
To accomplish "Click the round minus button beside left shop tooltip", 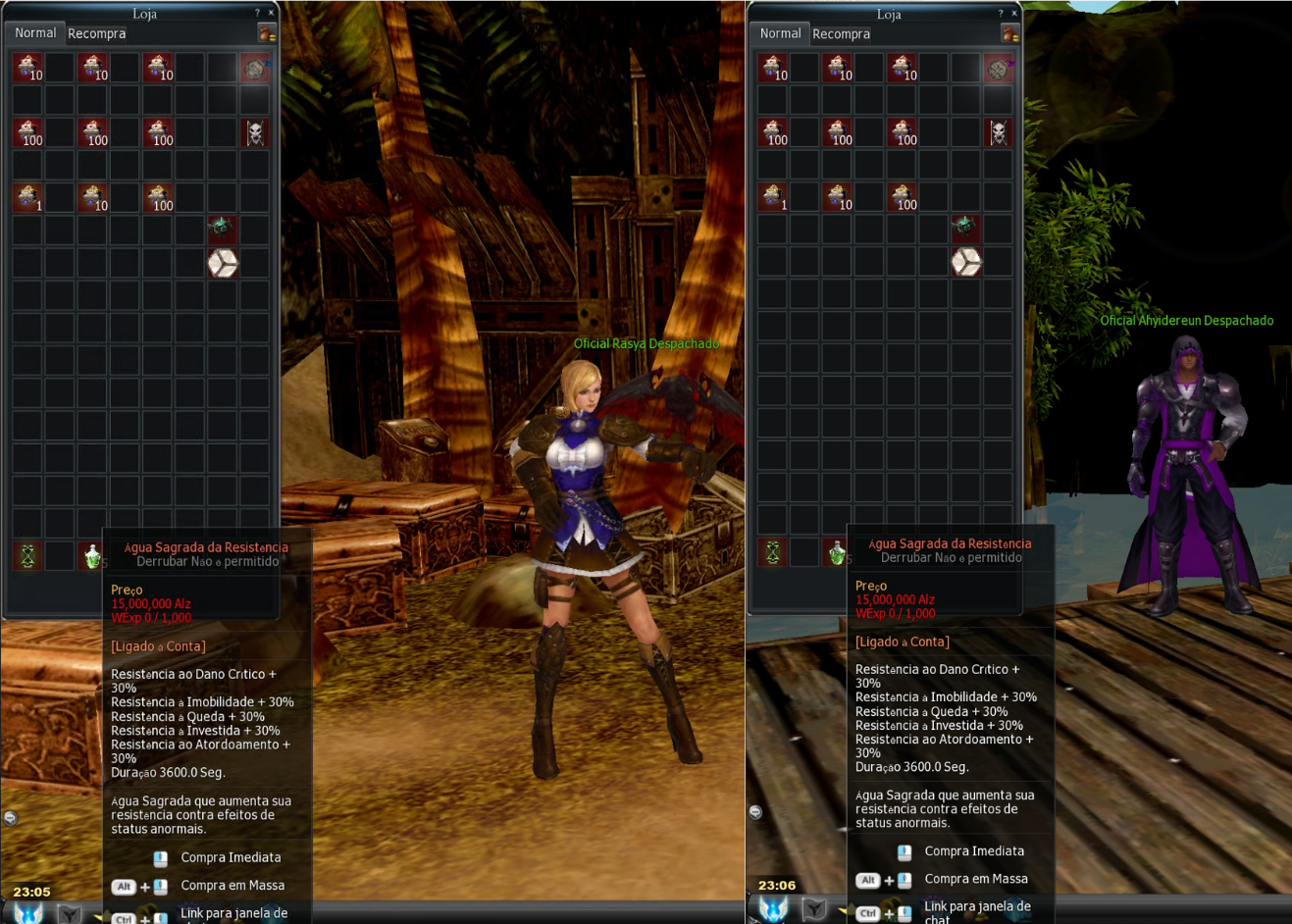I will (11, 817).
